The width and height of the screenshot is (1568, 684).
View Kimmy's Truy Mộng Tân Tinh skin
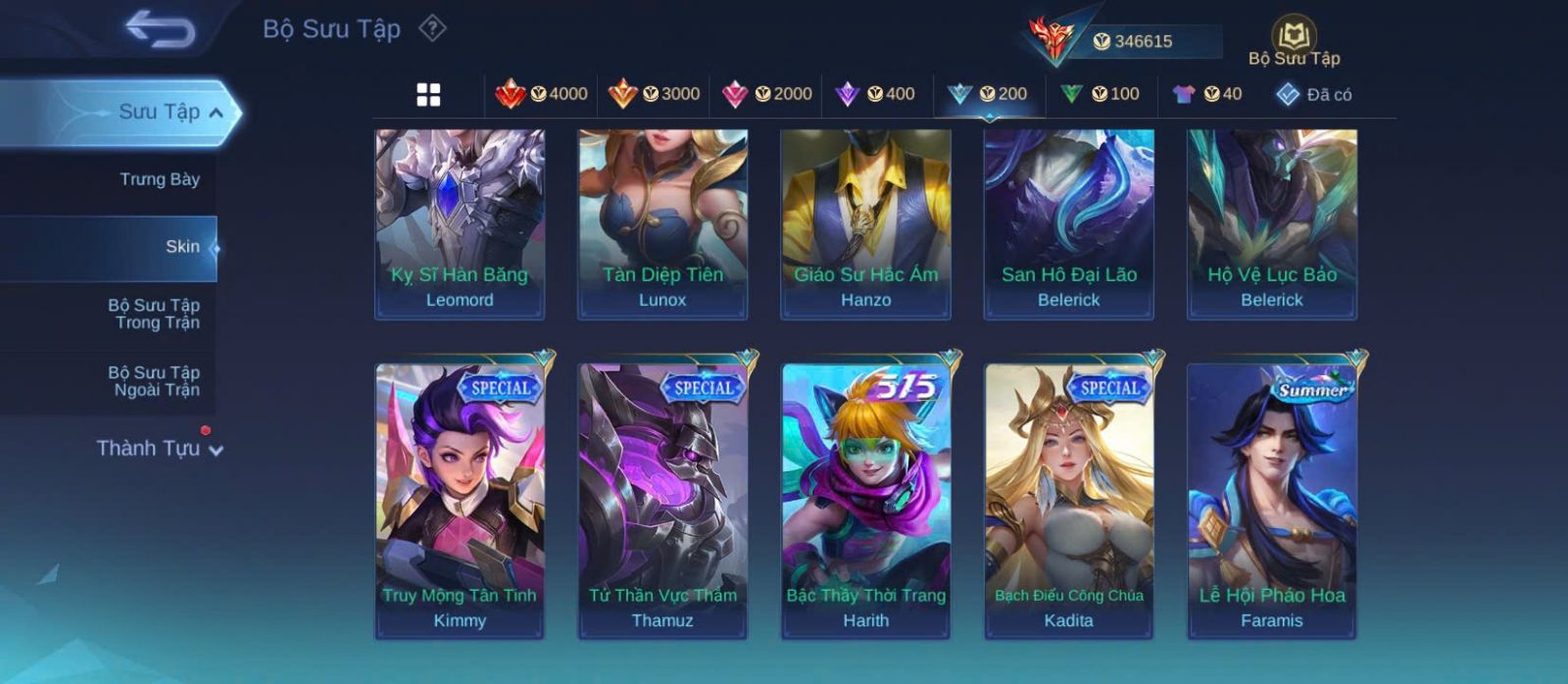pos(460,501)
